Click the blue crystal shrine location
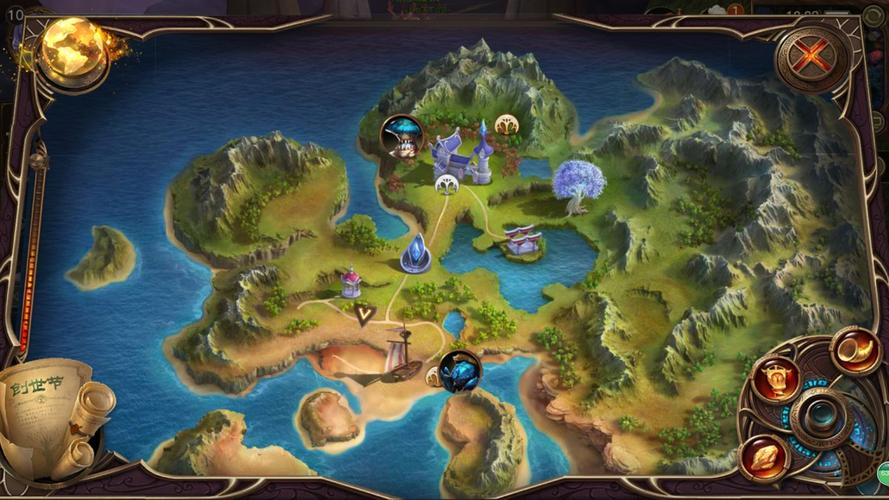The width and height of the screenshot is (889, 500). (416, 255)
